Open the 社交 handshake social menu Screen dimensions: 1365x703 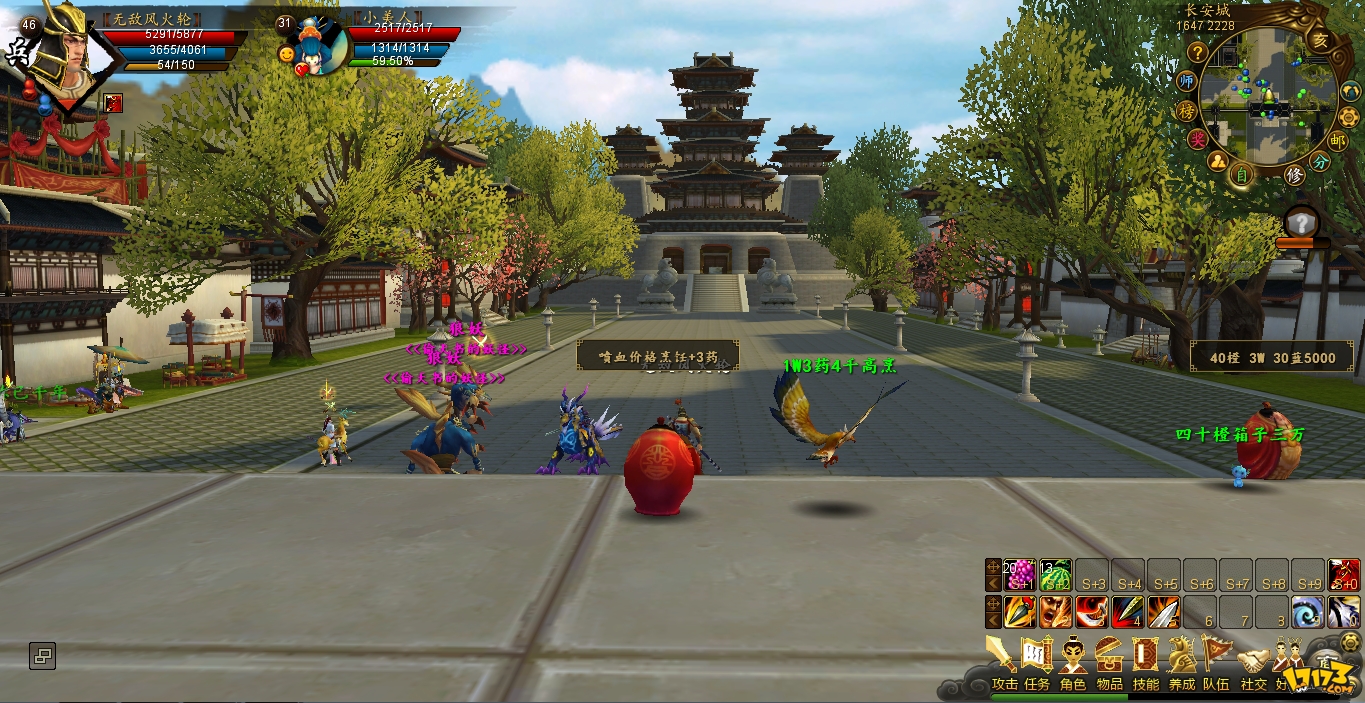tap(1252, 662)
